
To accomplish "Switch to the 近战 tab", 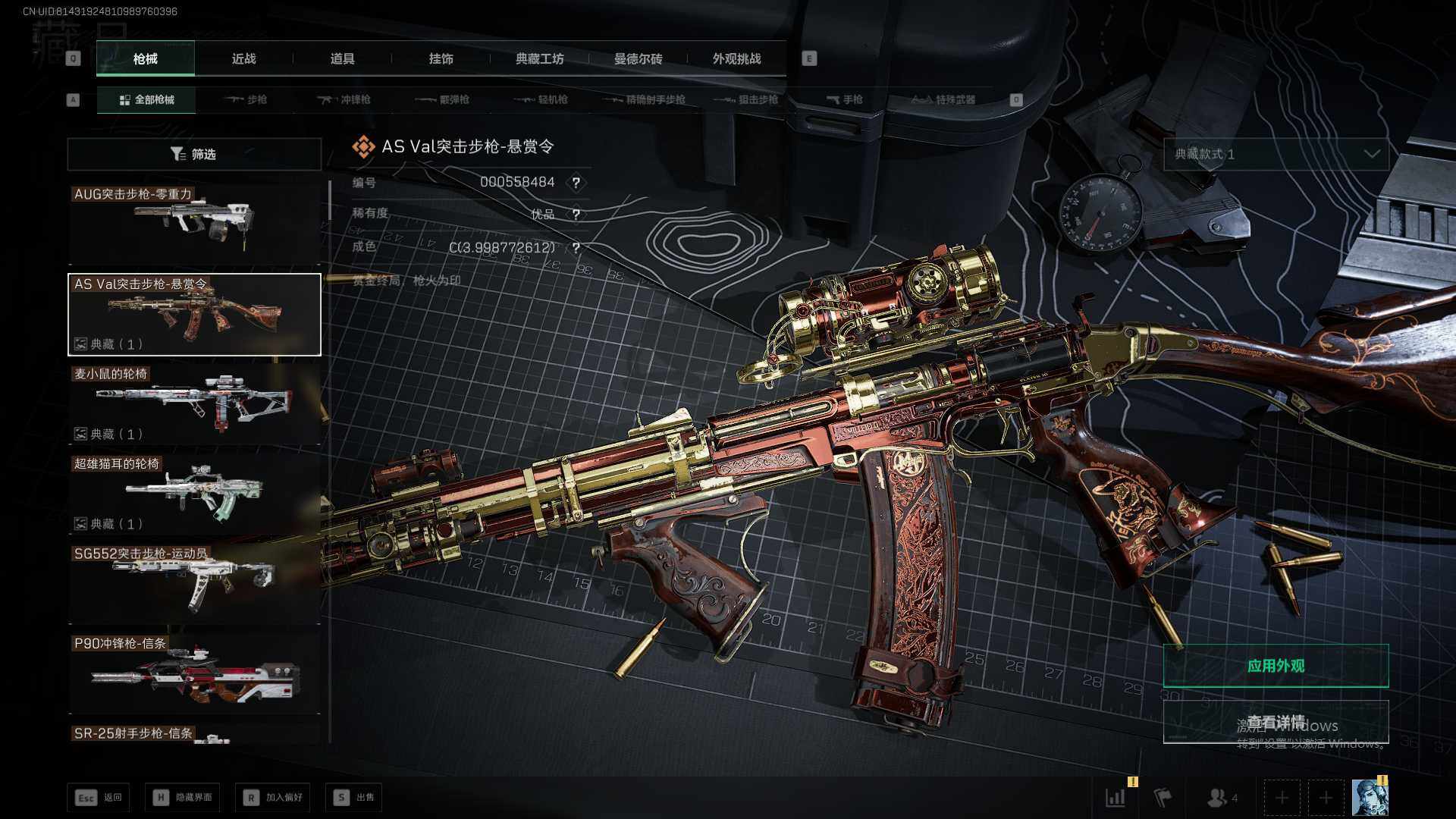I will point(243,59).
